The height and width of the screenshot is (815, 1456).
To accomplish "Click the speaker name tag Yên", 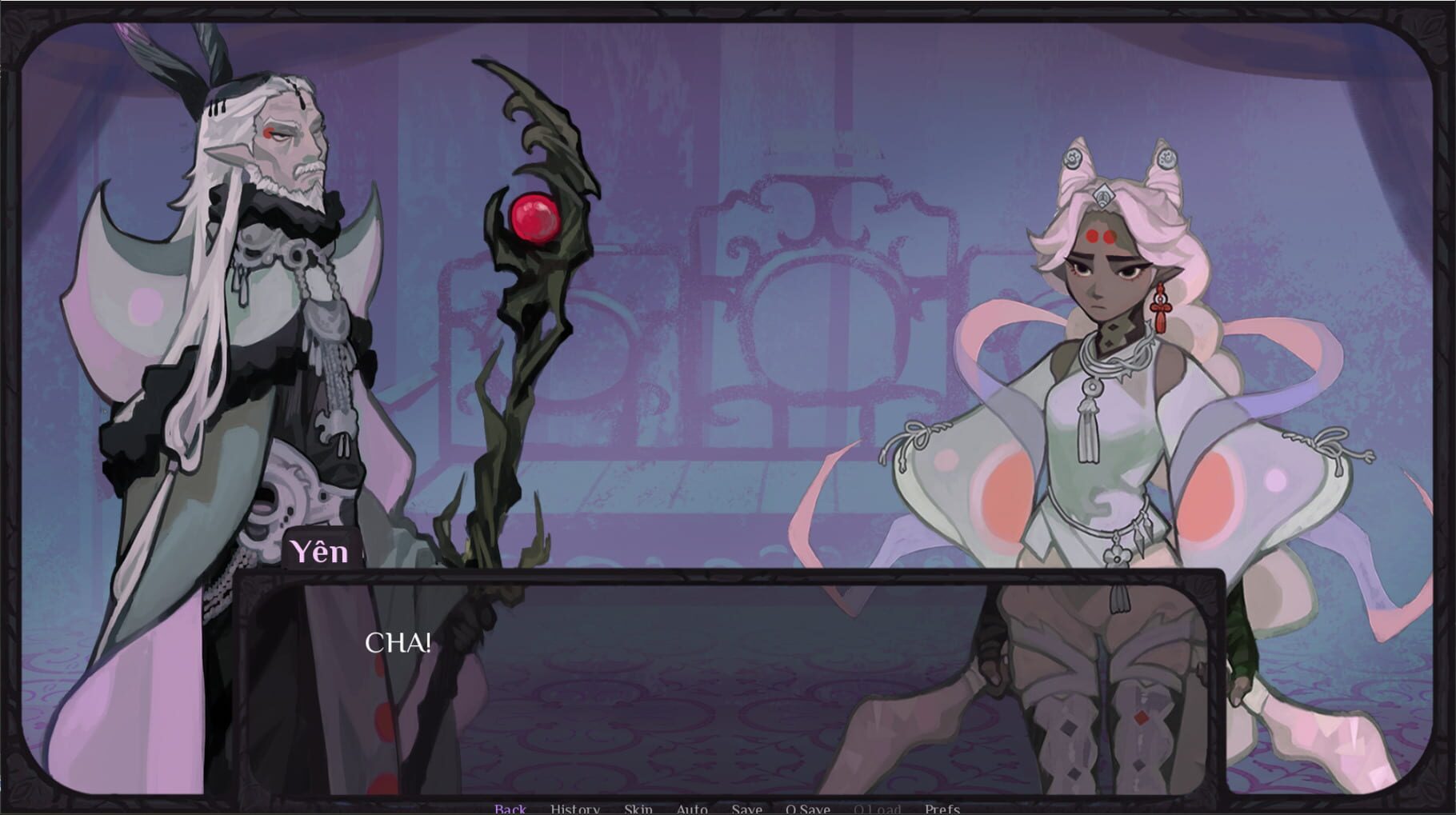I will click(319, 550).
